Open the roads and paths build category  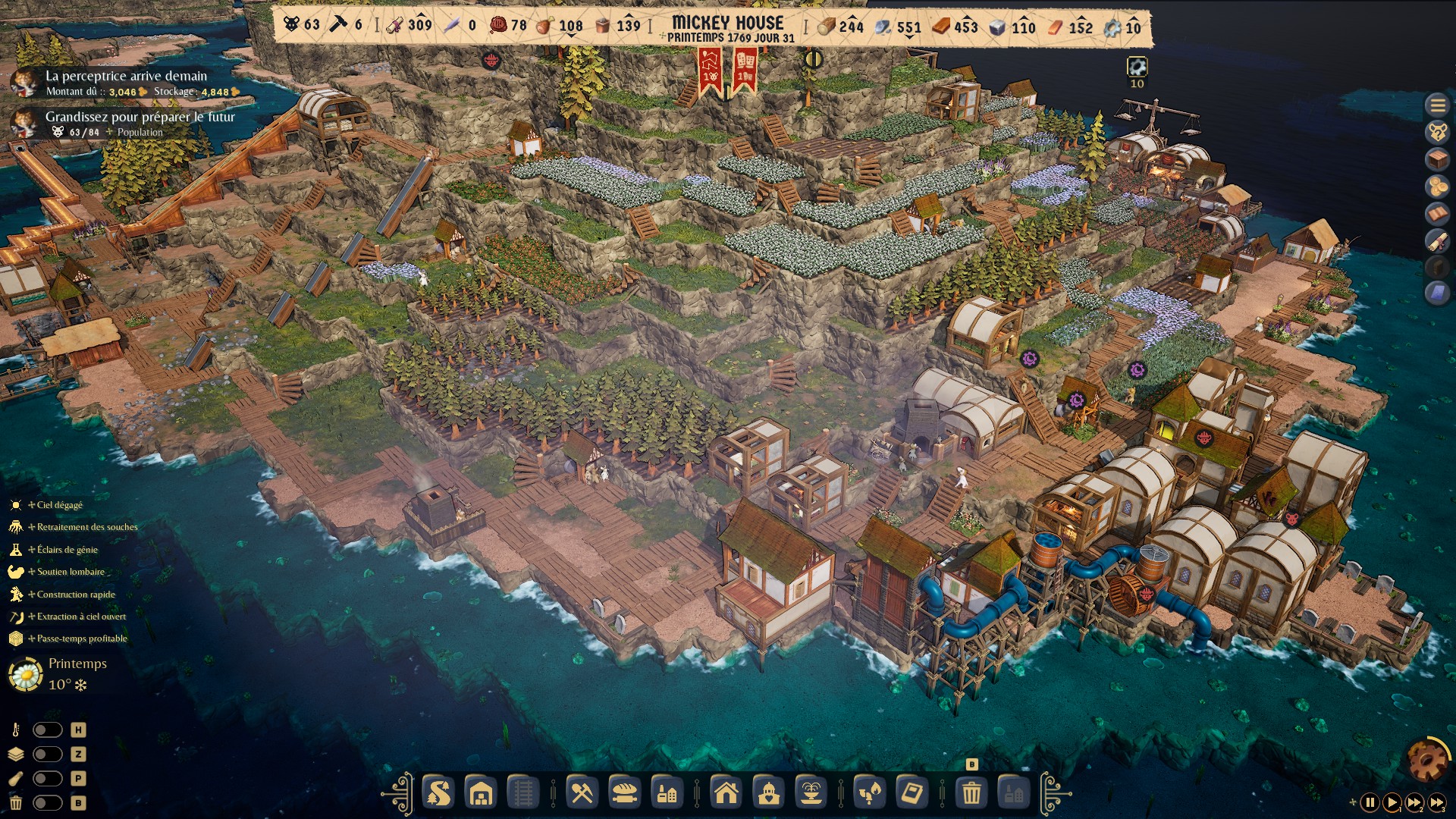pos(439,793)
